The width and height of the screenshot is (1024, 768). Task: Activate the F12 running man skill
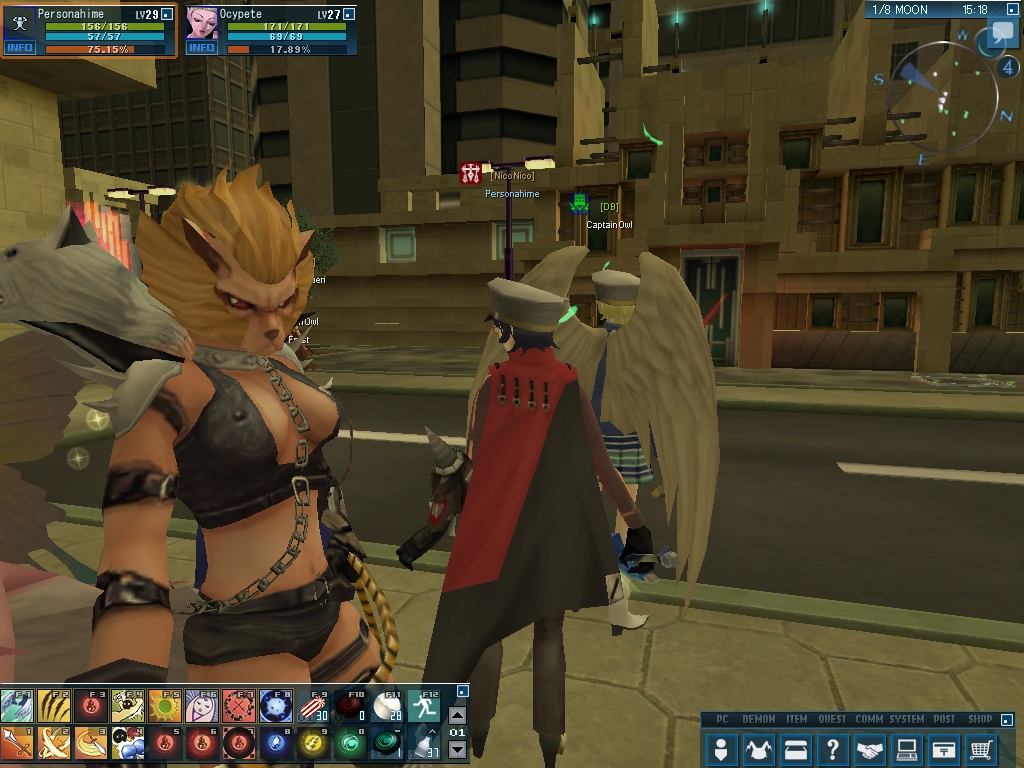pos(423,707)
